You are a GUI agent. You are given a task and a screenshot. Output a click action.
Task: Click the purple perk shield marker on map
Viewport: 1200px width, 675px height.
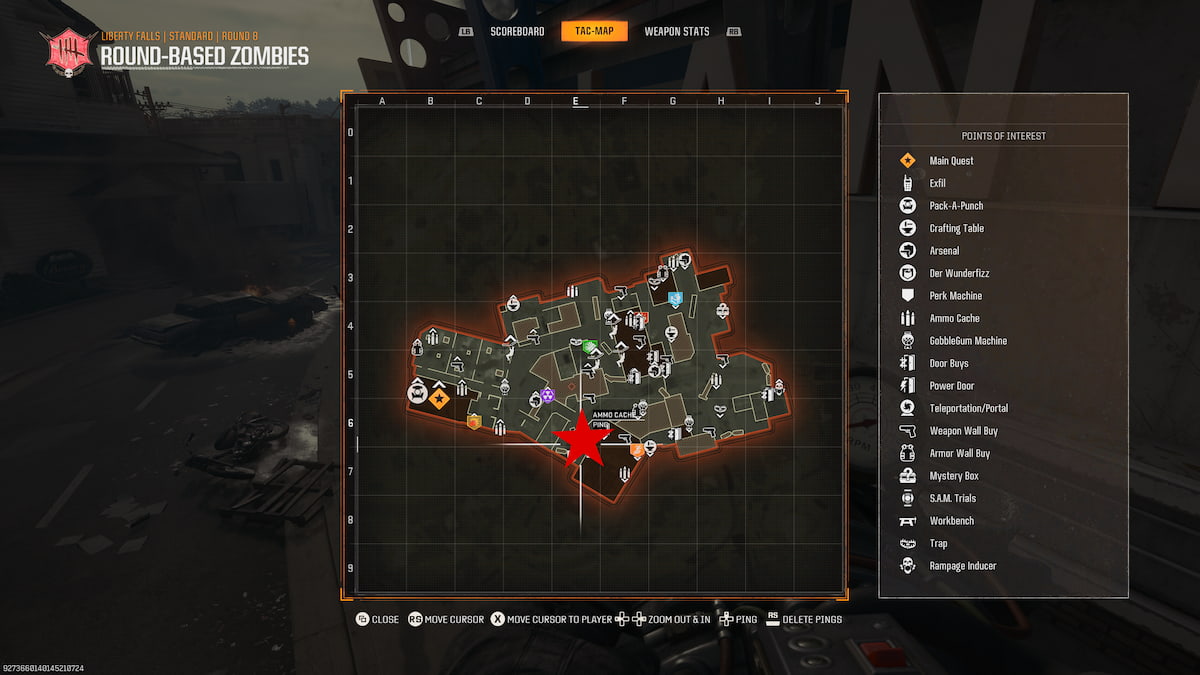pos(547,396)
